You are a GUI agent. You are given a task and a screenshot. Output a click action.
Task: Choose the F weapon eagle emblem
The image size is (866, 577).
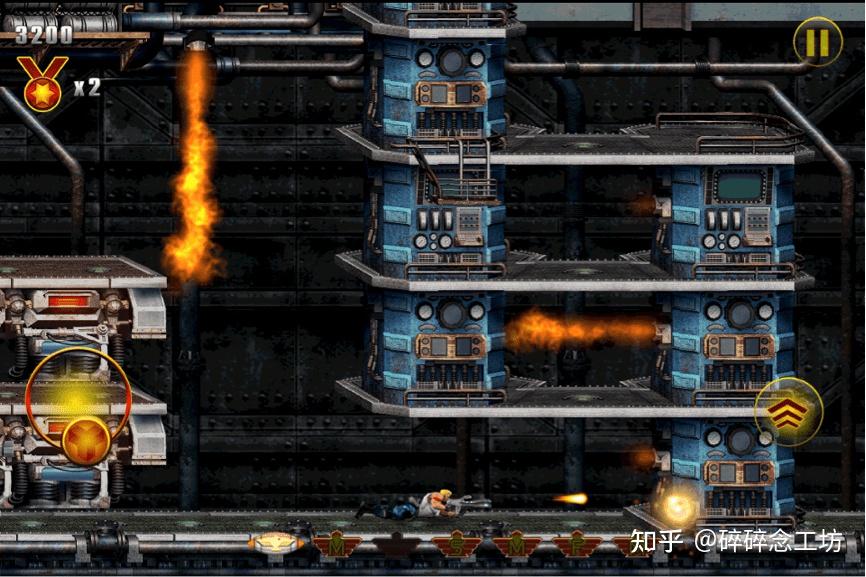pos(577,546)
